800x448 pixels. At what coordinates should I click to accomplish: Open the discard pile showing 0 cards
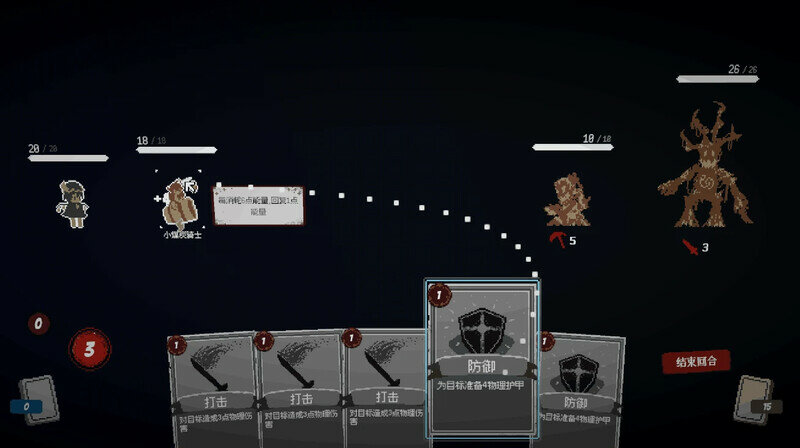pyautogui.click(x=37, y=399)
